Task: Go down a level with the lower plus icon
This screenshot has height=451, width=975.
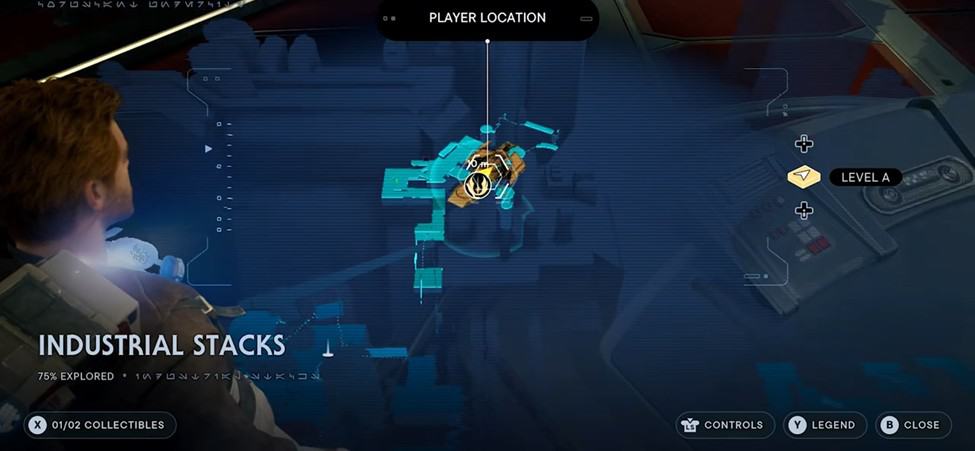Action: (803, 210)
